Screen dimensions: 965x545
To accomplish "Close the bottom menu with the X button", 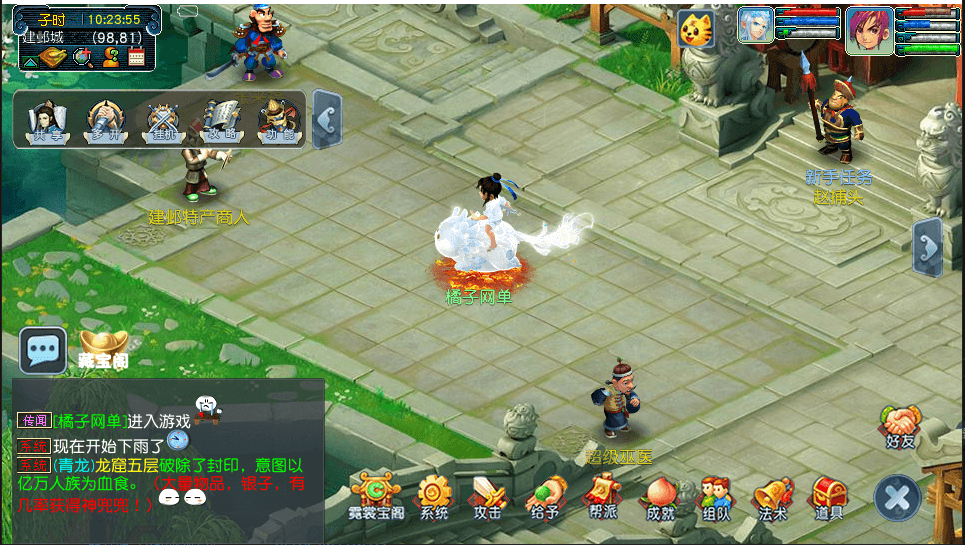I will (897, 497).
